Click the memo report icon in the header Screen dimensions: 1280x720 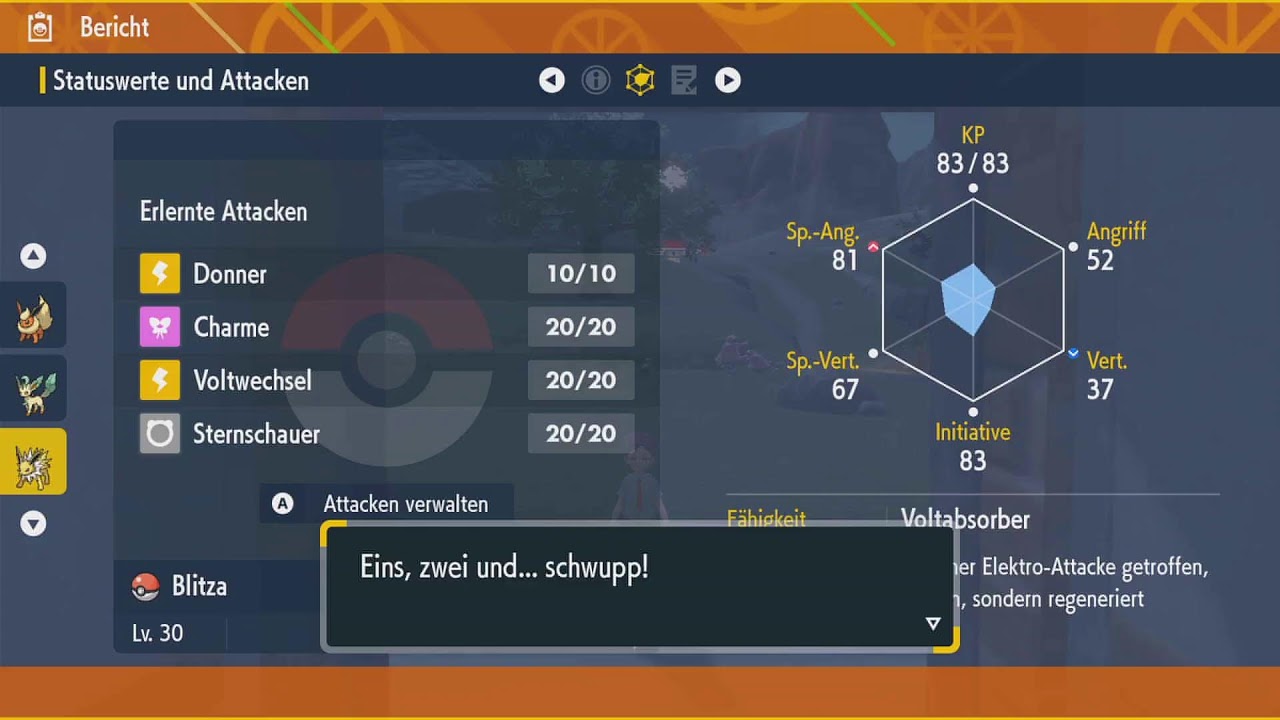(684, 80)
